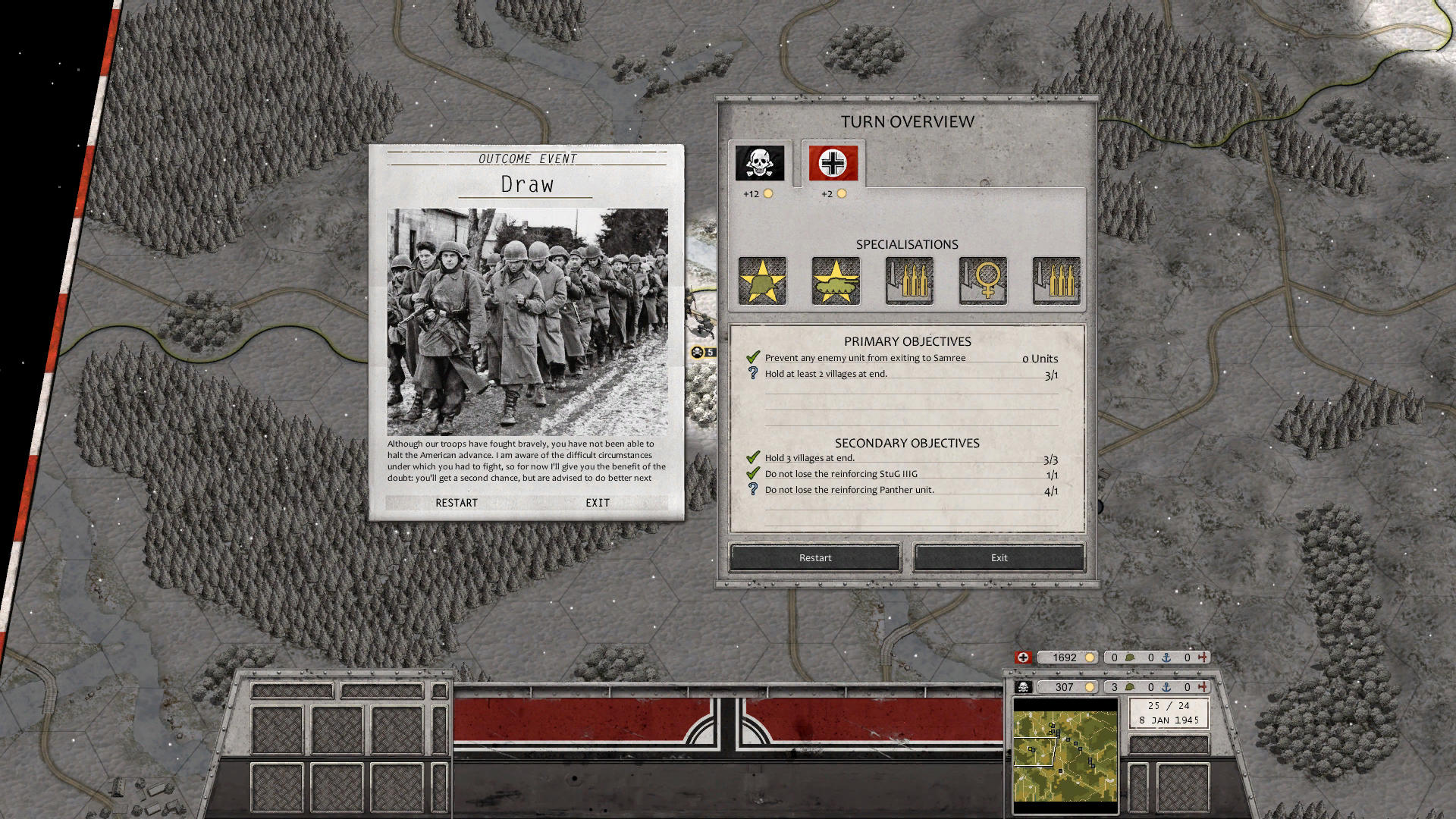Click the anchor naval resource icon

click(x=1167, y=657)
